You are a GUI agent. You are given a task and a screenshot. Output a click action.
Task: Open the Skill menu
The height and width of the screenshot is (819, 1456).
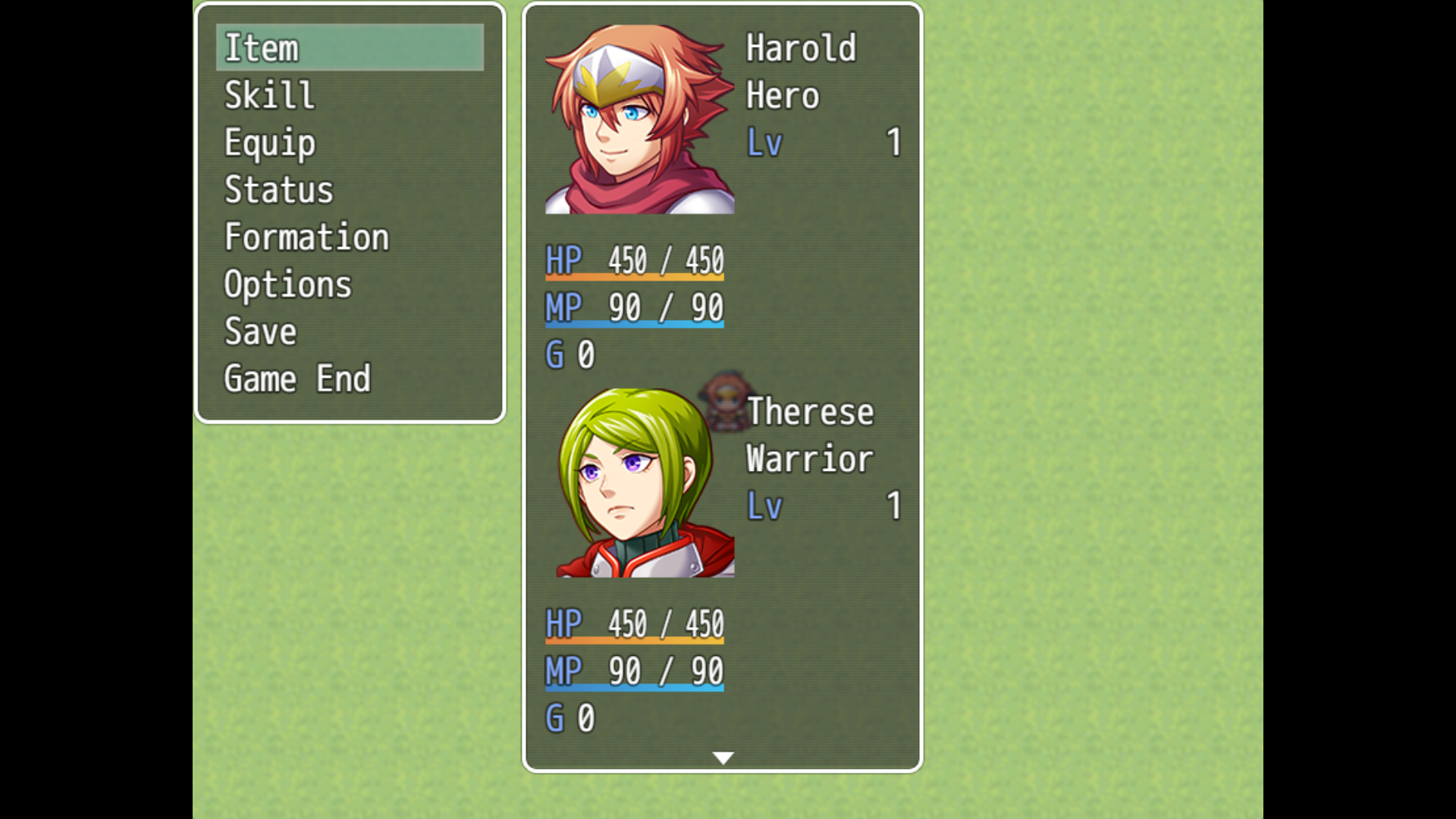(x=268, y=94)
